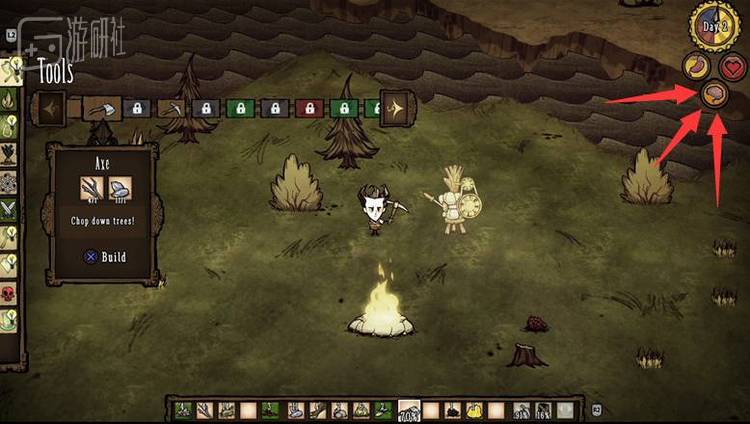
Task: Open the Tools crafting tab
Action: tap(11, 70)
